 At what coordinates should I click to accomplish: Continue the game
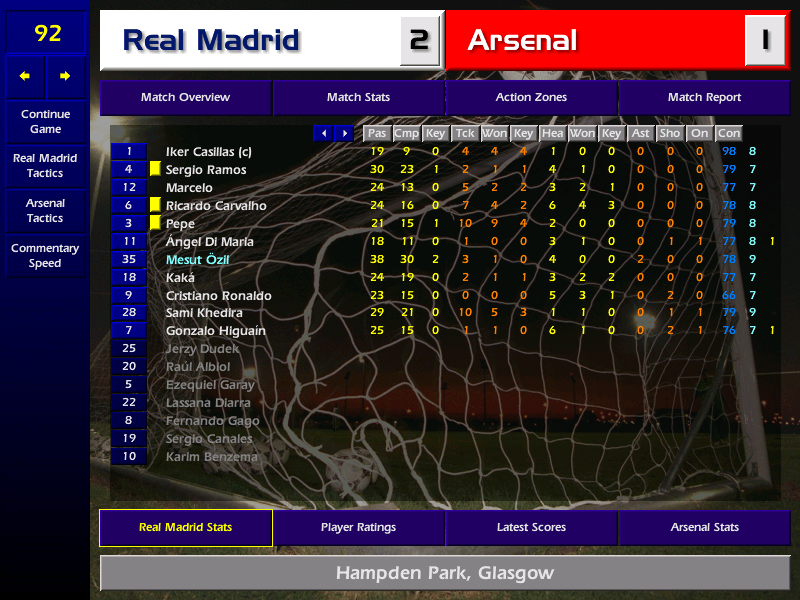coord(45,121)
